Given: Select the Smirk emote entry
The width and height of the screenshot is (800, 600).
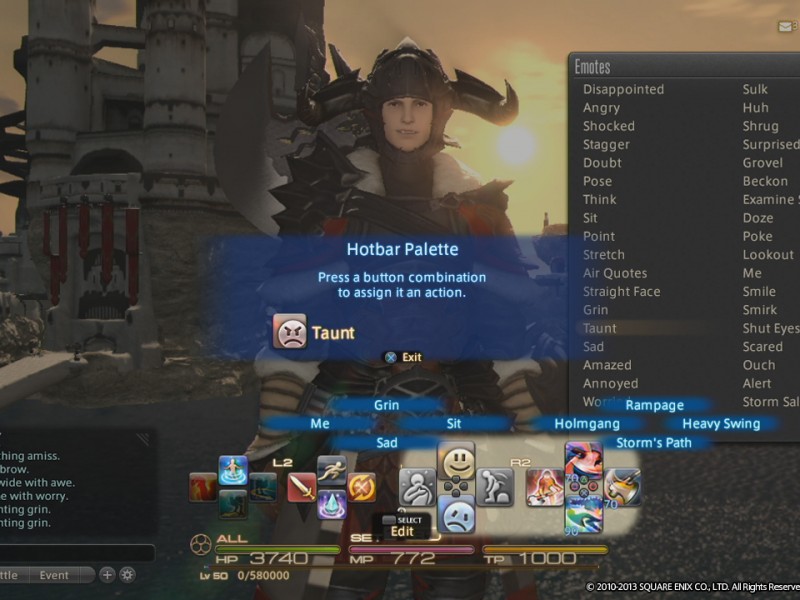Looking at the screenshot, I should pyautogui.click(x=759, y=310).
